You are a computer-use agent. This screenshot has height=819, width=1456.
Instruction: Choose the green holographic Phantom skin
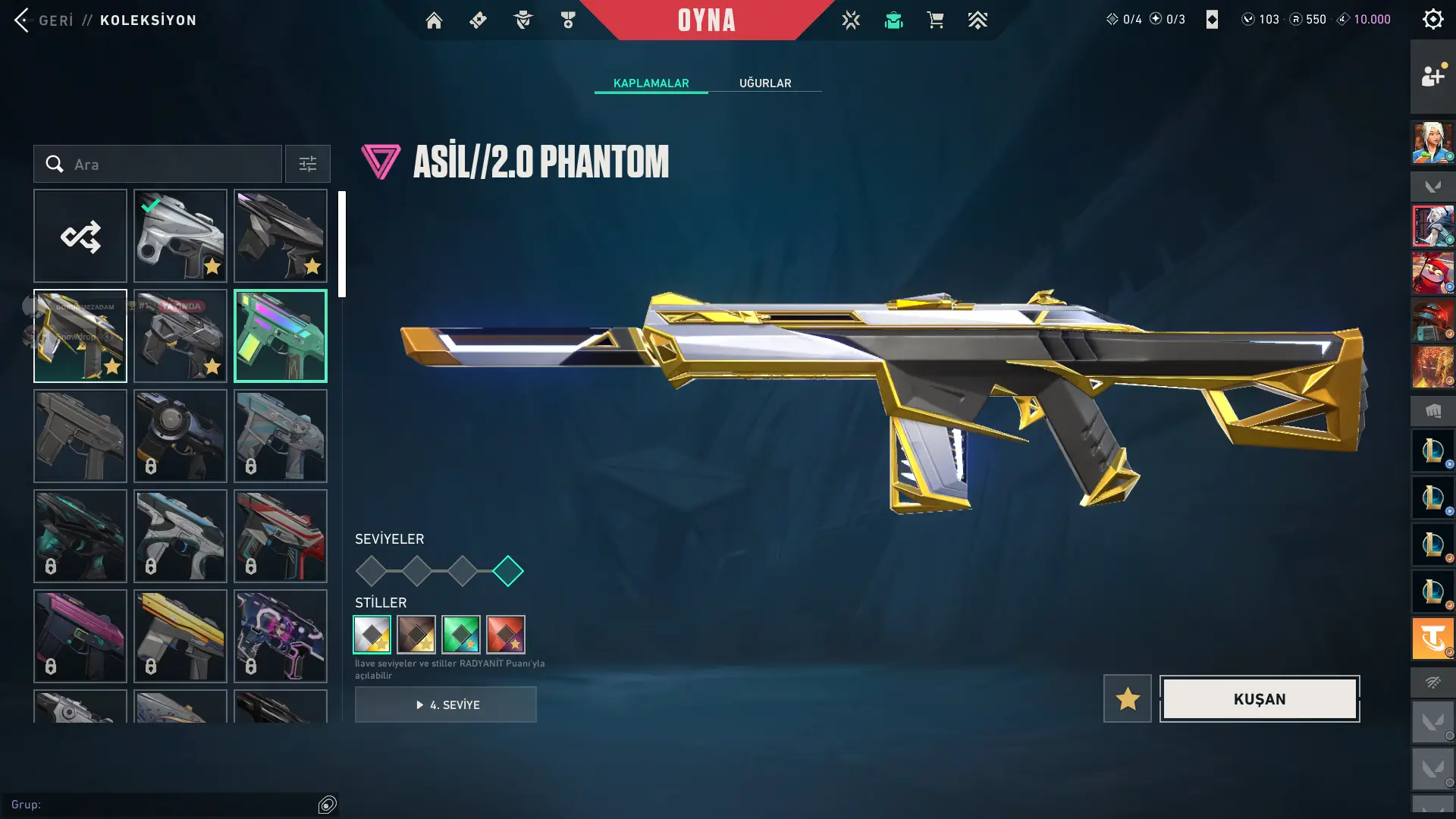point(281,336)
